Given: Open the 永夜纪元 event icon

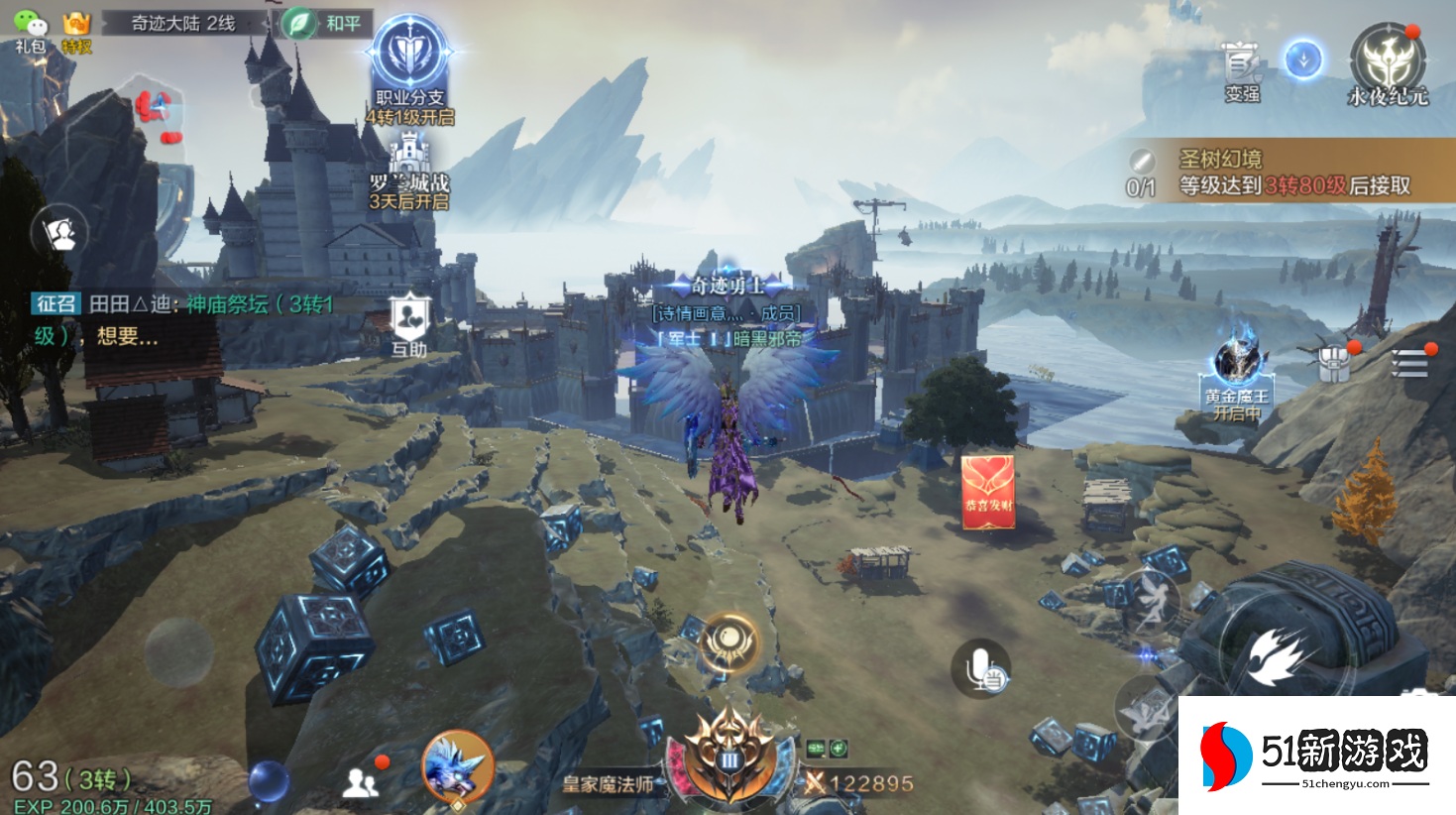Looking at the screenshot, I should (1388, 64).
